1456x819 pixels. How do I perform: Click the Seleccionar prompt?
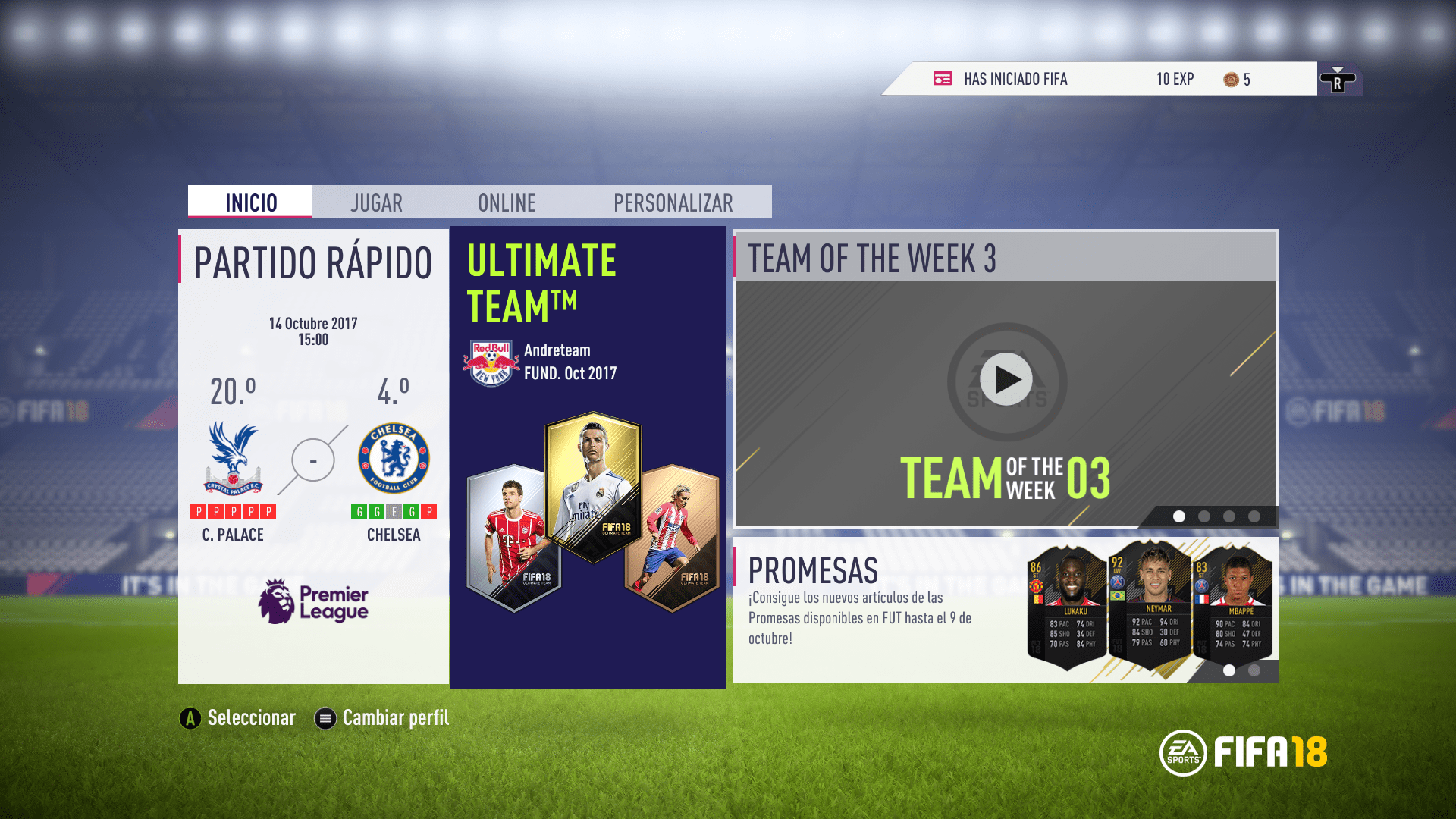[x=252, y=717]
